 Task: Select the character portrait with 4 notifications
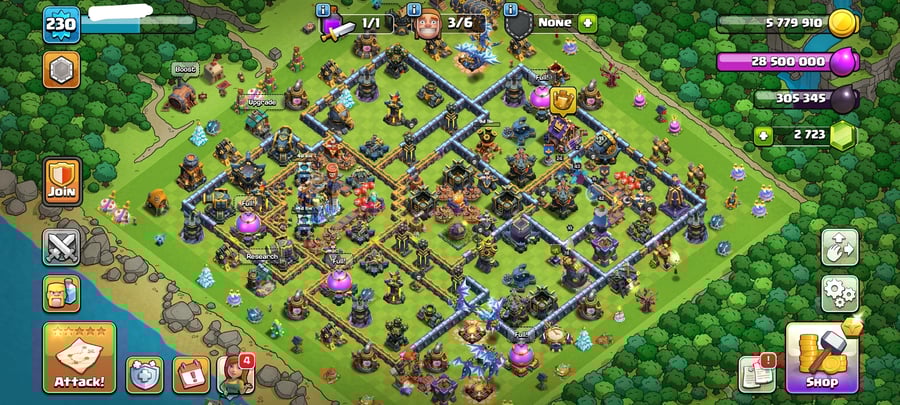click(237, 374)
